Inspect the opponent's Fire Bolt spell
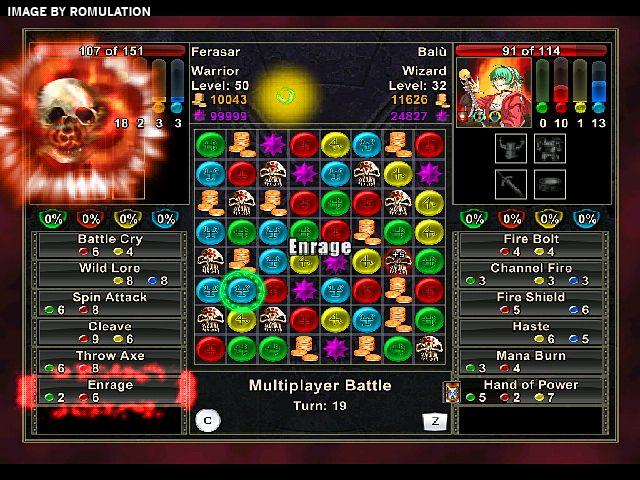 click(531, 245)
